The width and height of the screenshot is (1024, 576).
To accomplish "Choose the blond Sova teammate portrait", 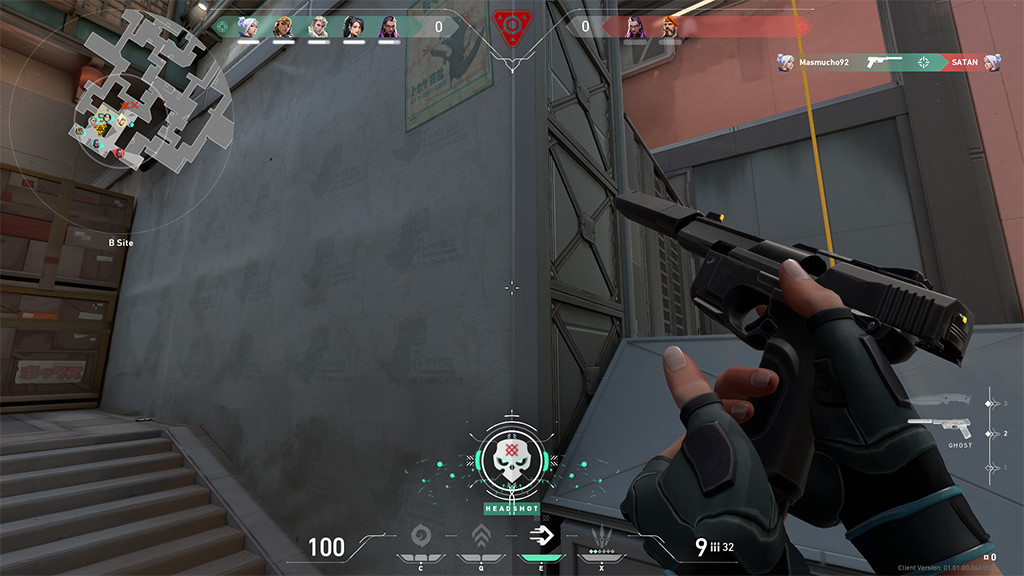I will 318,27.
